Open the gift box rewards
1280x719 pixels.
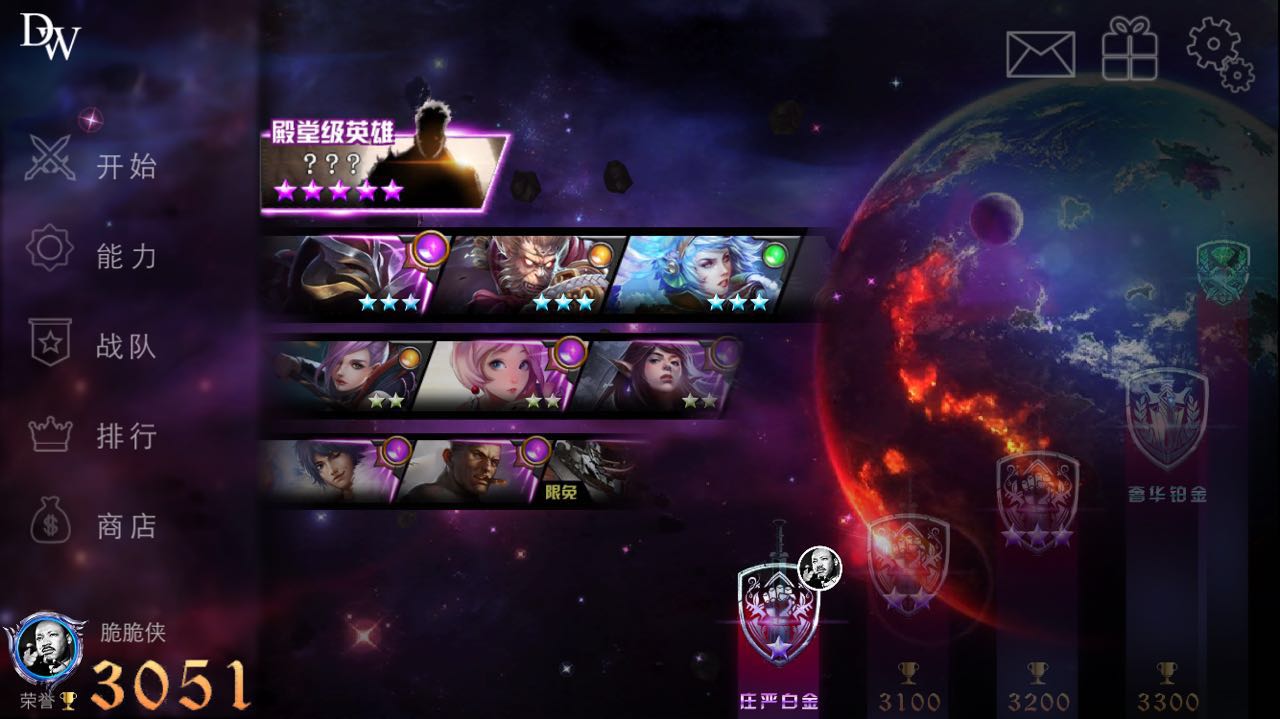point(1129,50)
